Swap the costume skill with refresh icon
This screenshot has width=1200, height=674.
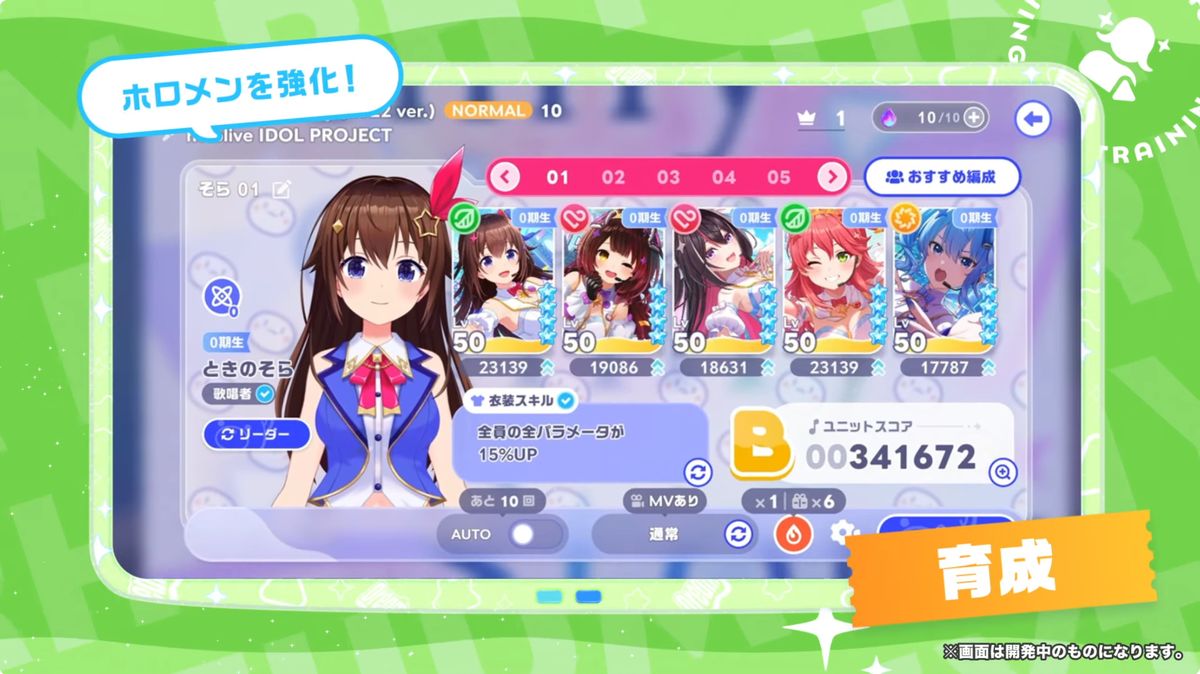(697, 473)
